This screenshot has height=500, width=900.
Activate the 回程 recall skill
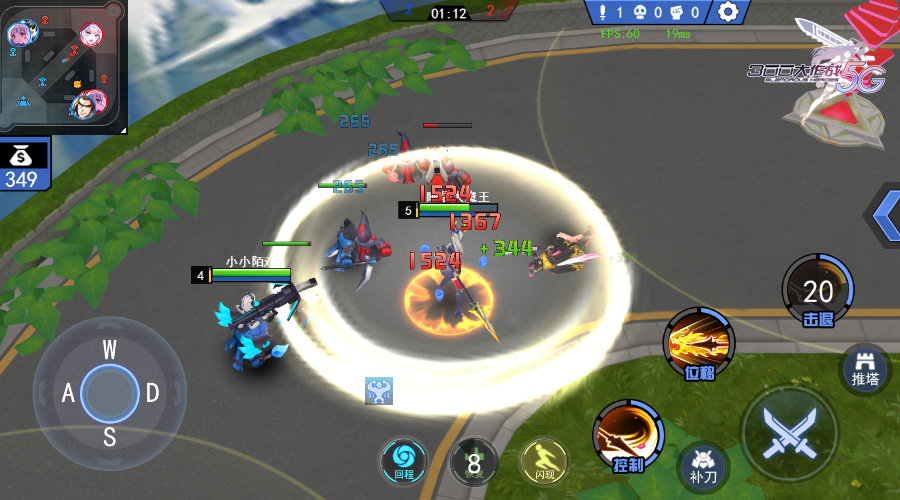(x=403, y=463)
